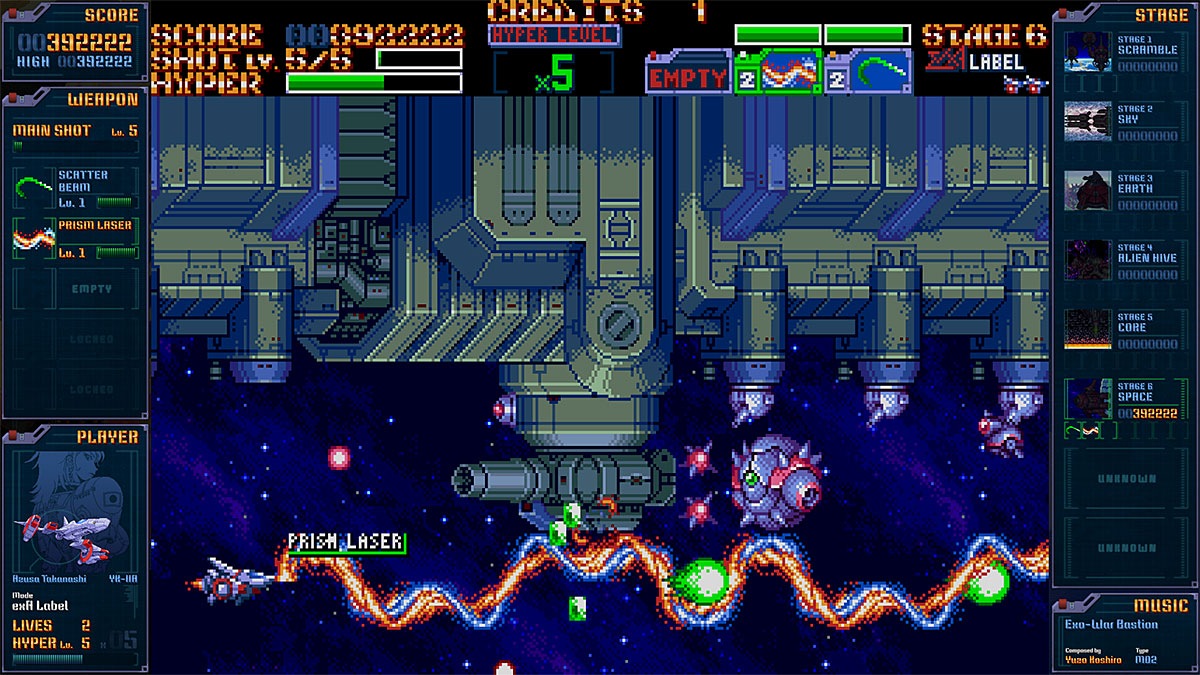Image resolution: width=1200 pixels, height=675 pixels.
Task: Select the Stage 4 Alien Hive entry
Action: point(1125,259)
